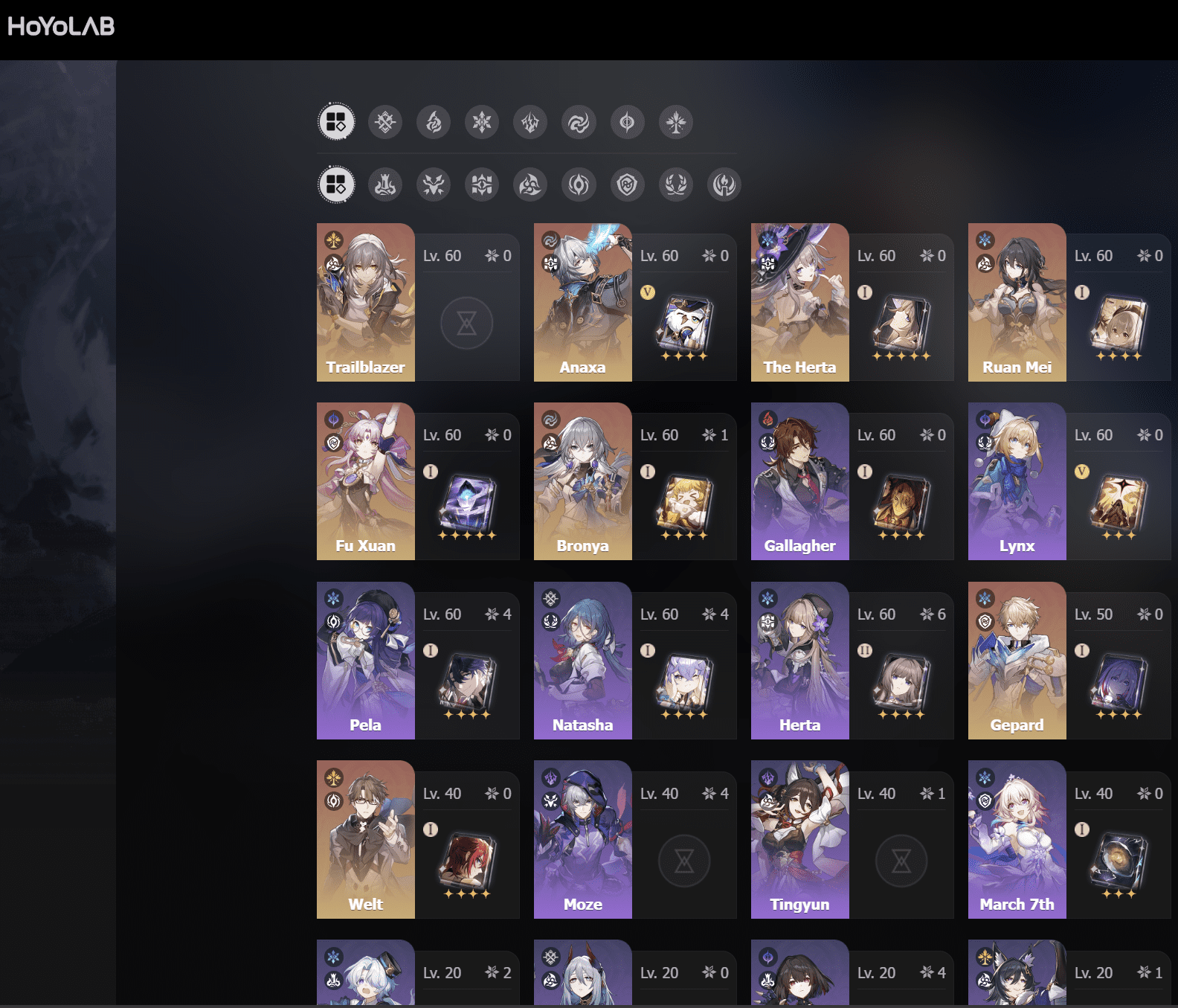The width and height of the screenshot is (1178, 1008).
Task: Filter by the Erudition path
Action: pos(482,184)
